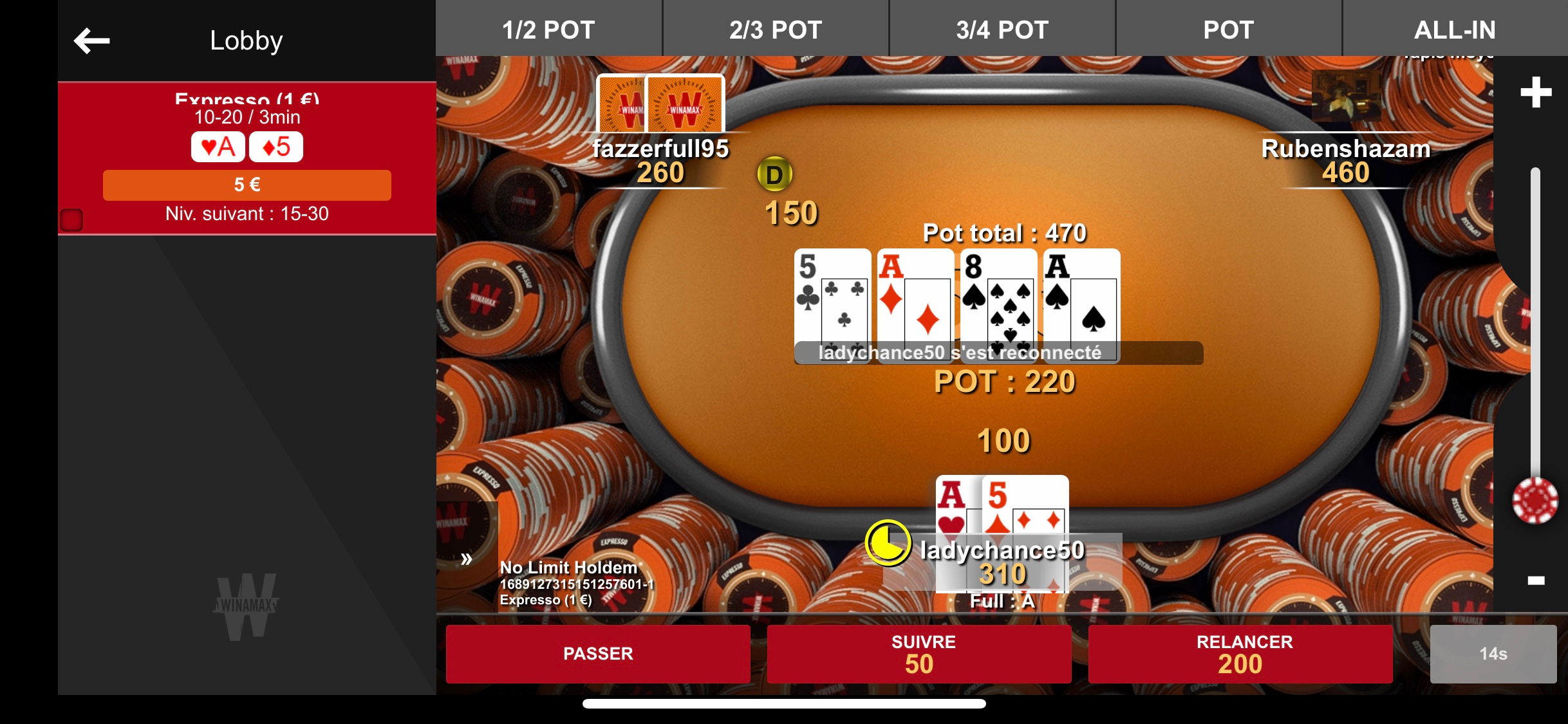This screenshot has width=1568, height=724.
Task: Raise to 200 with RELANCER
Action: 1240,653
